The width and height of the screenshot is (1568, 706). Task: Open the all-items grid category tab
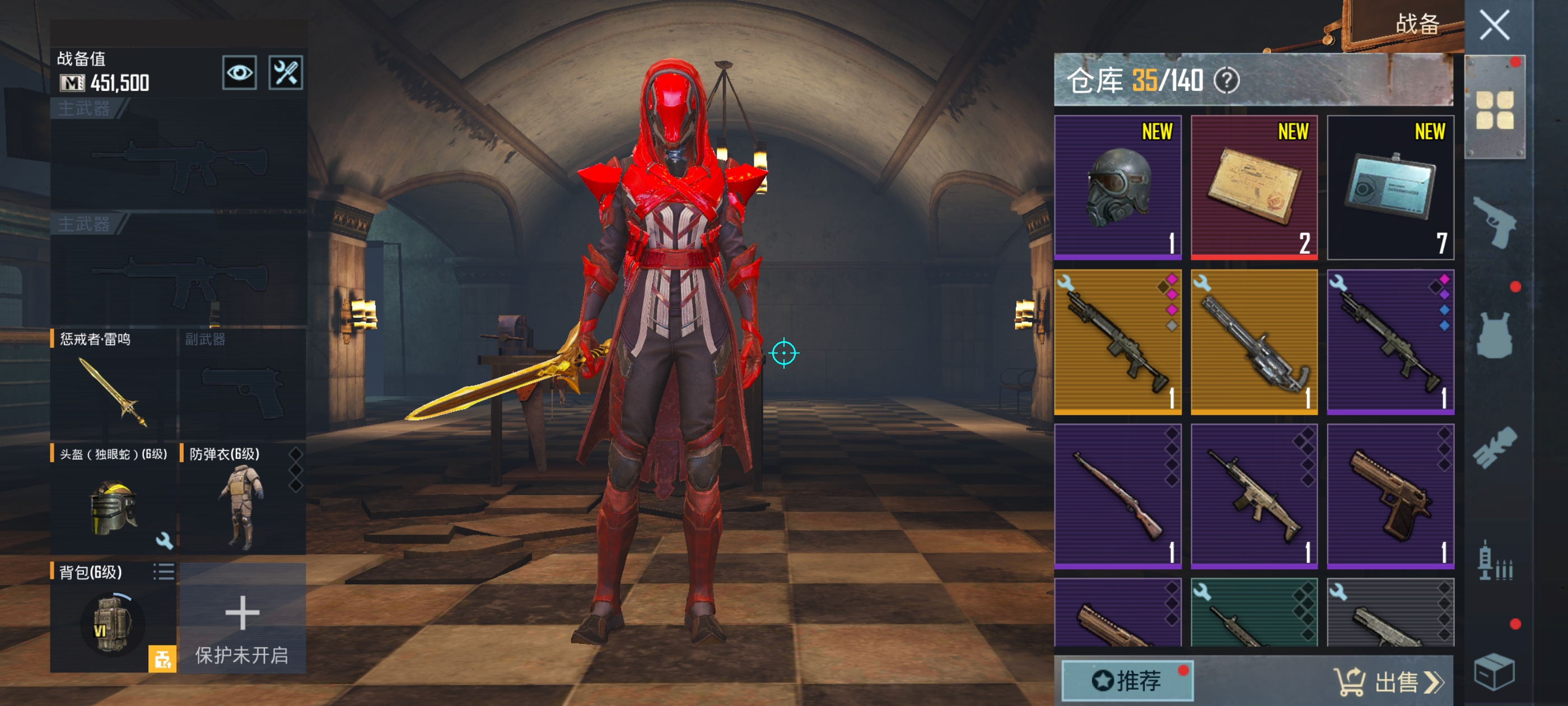(1494, 110)
